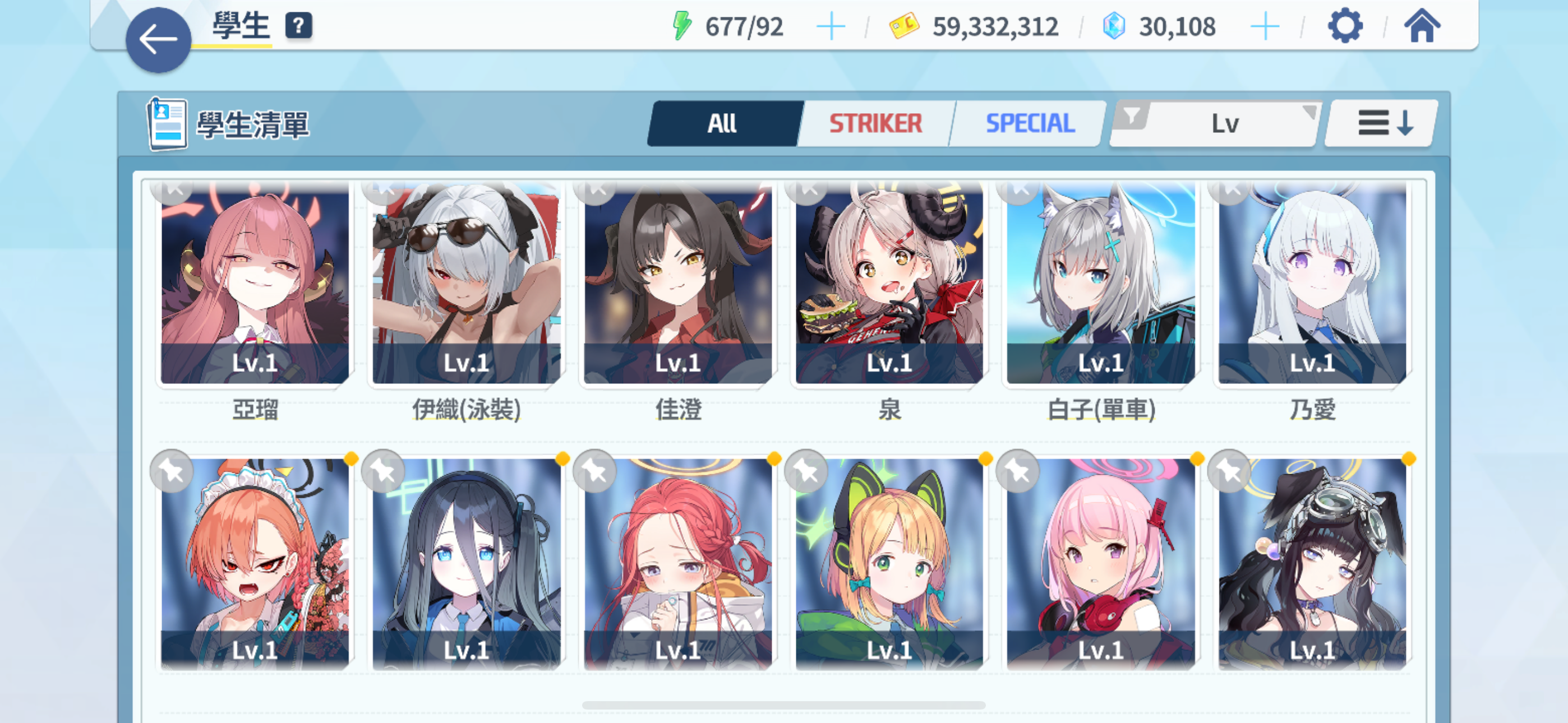Open the settings gear menu
Image resolution: width=1568 pixels, height=723 pixels.
tap(1345, 26)
